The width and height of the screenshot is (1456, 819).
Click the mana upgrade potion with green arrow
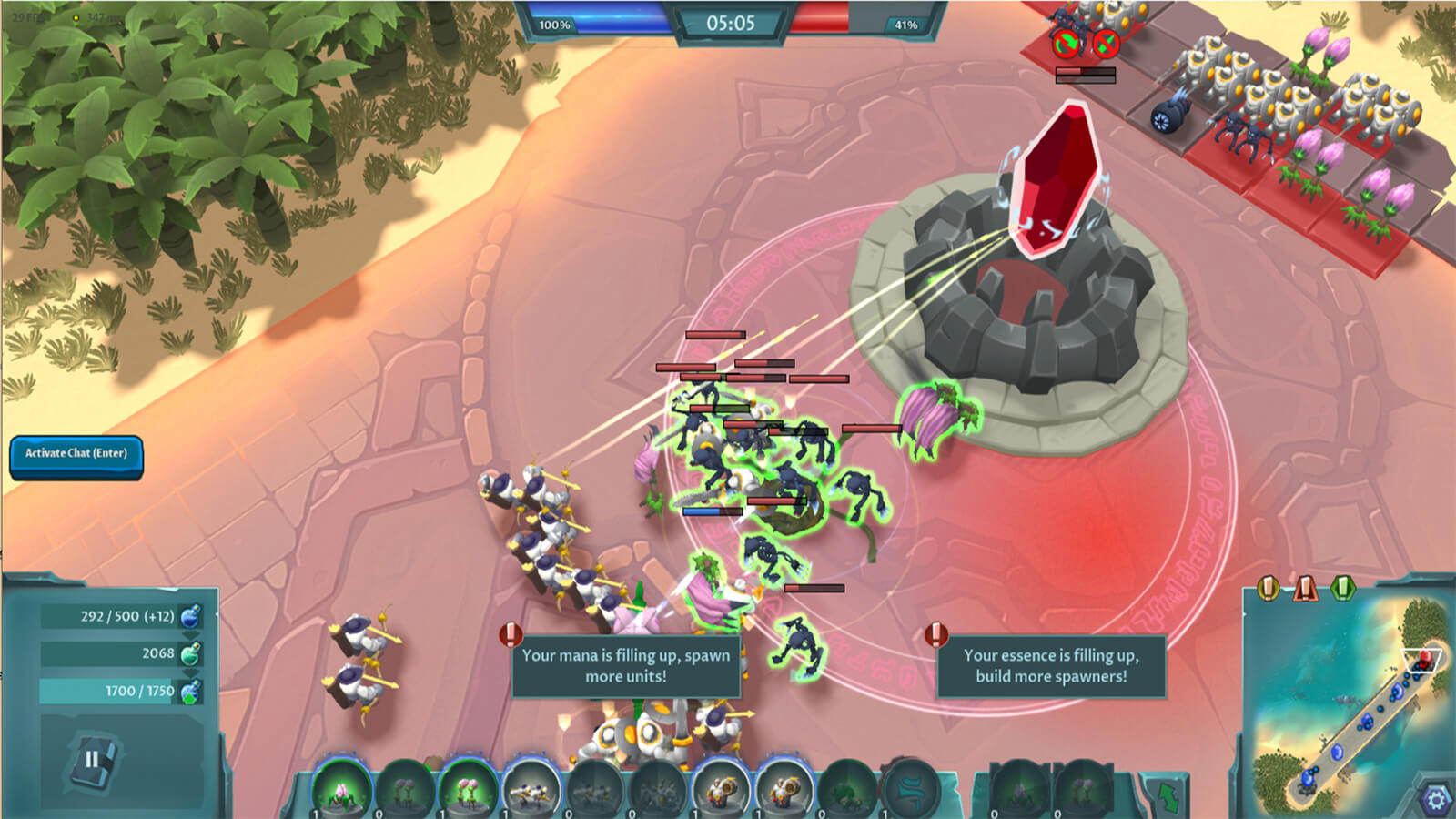[190, 693]
